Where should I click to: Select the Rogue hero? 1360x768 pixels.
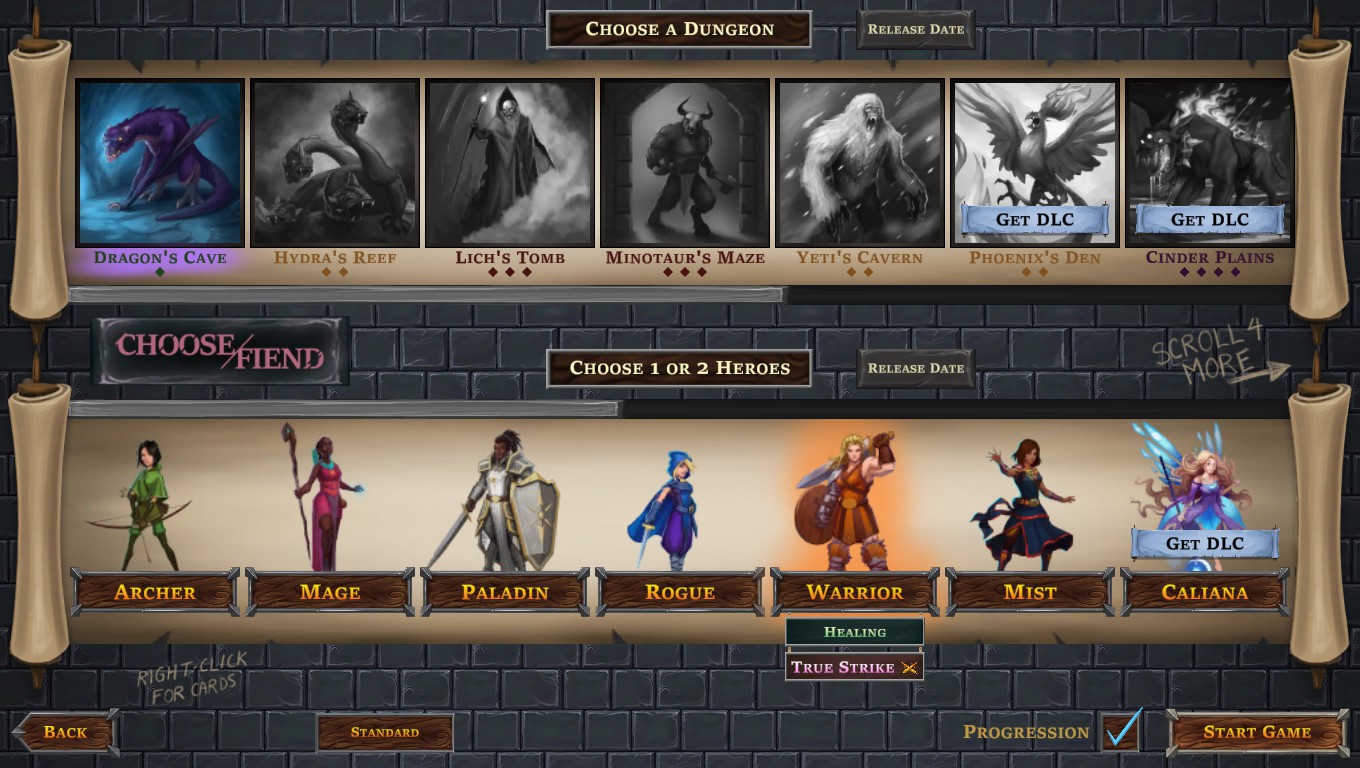click(680, 592)
